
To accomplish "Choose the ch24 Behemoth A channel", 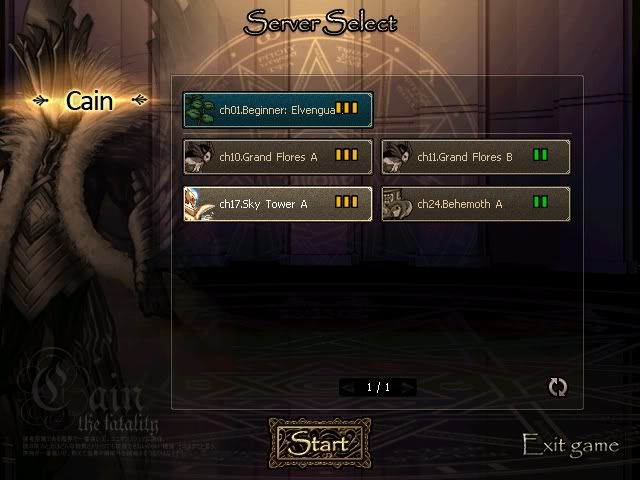I will coord(476,204).
